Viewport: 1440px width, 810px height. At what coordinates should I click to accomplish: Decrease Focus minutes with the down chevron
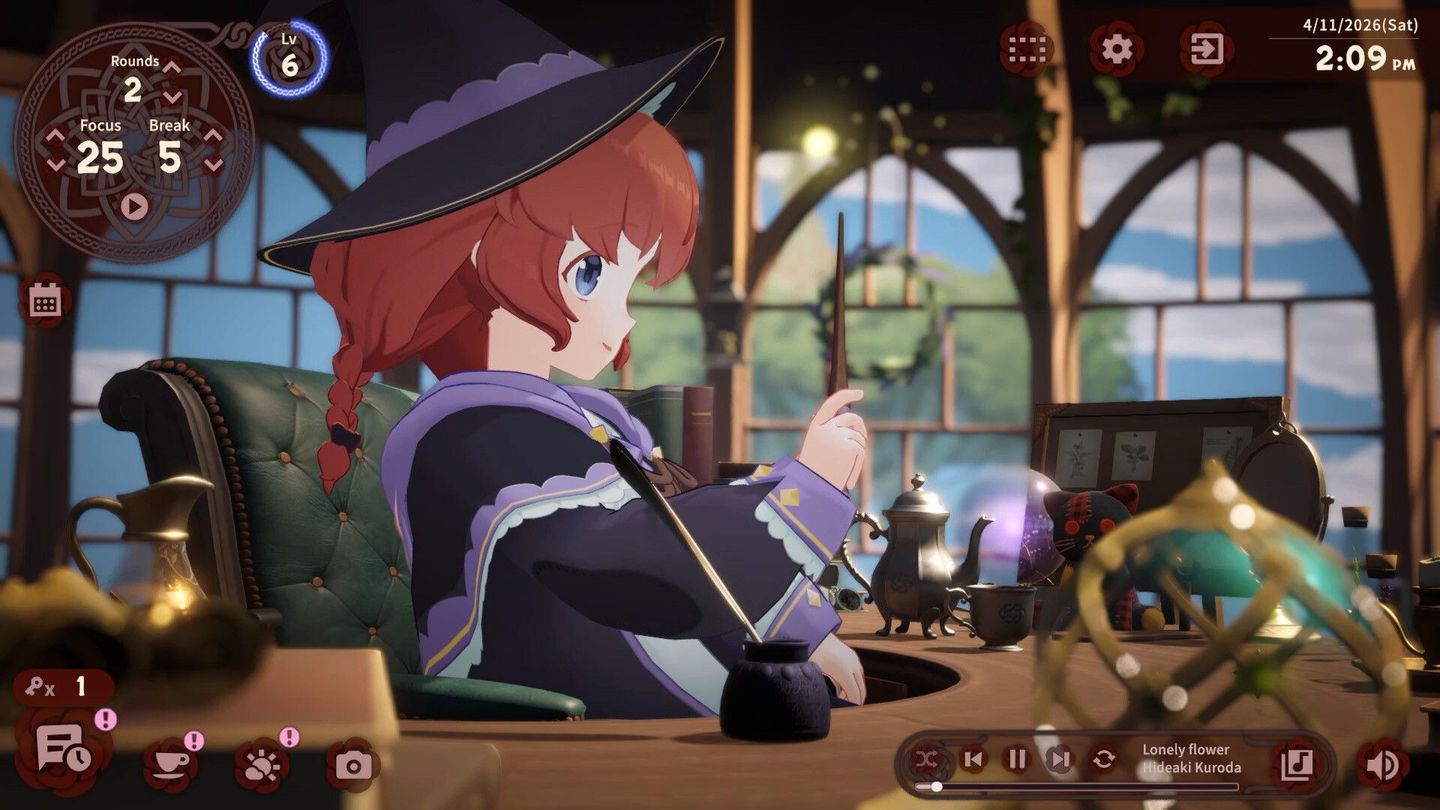[54, 161]
